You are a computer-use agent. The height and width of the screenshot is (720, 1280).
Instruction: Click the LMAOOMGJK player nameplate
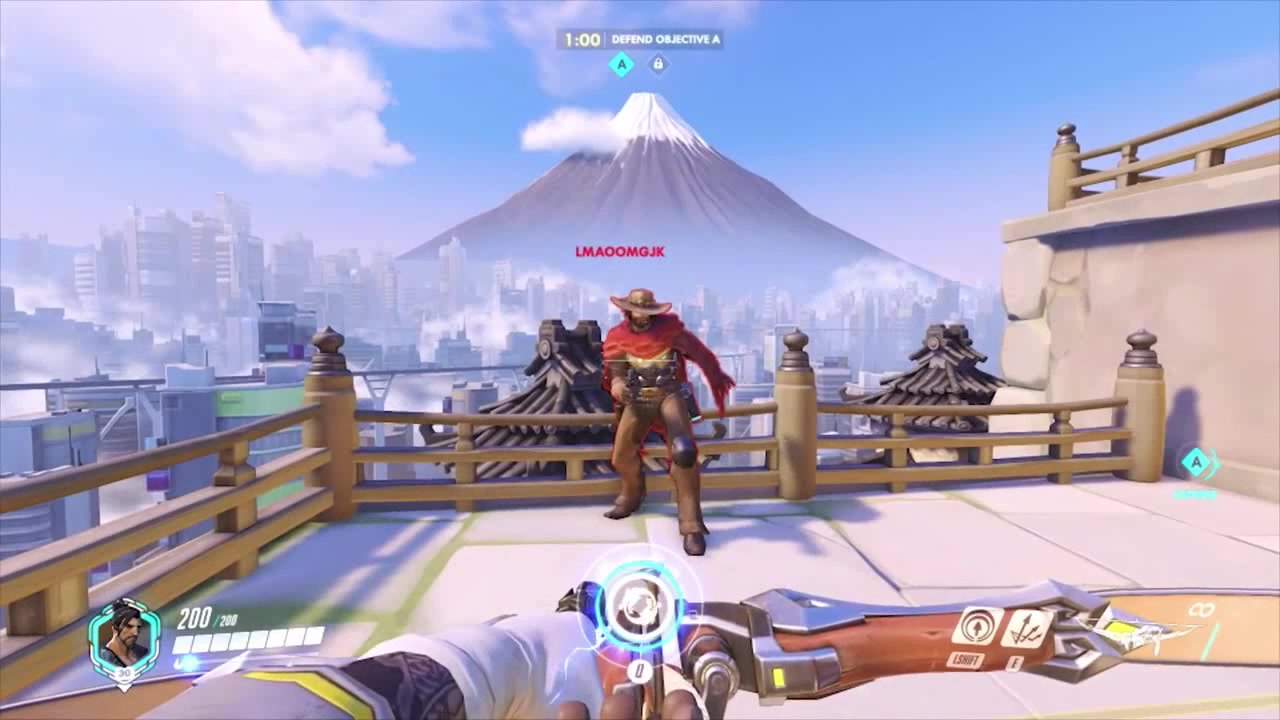pos(622,253)
